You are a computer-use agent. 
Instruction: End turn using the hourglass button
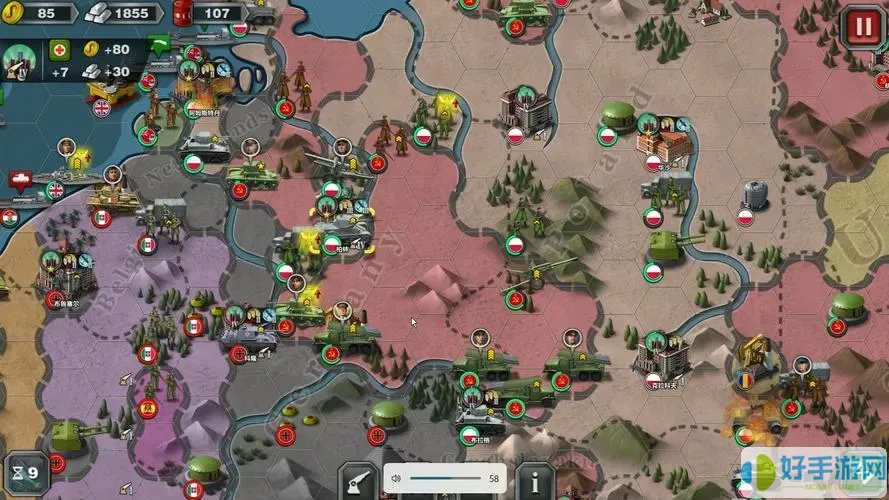[24, 471]
